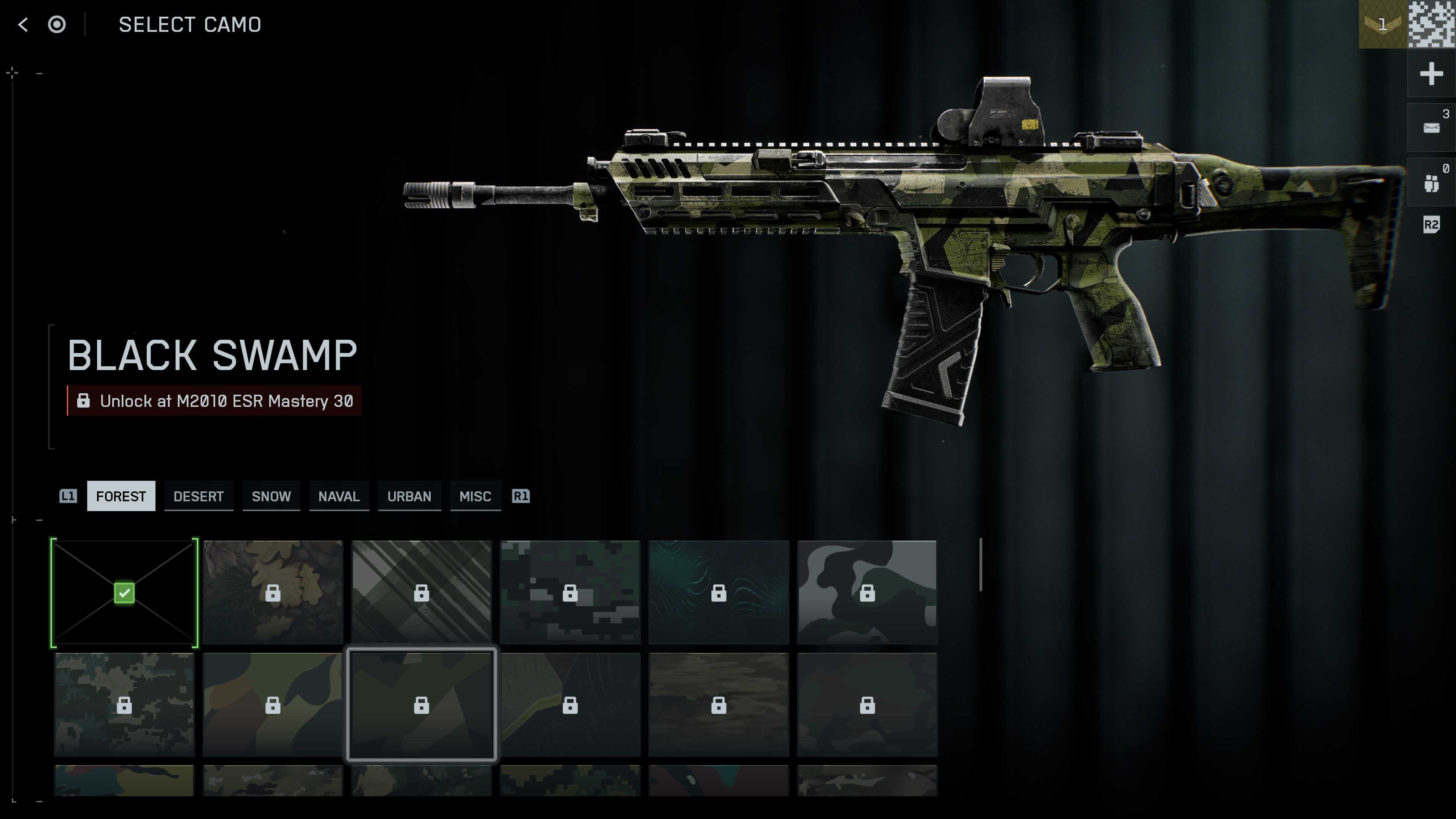Open the messages envelope icon showing 3 notifications

pos(1432,127)
